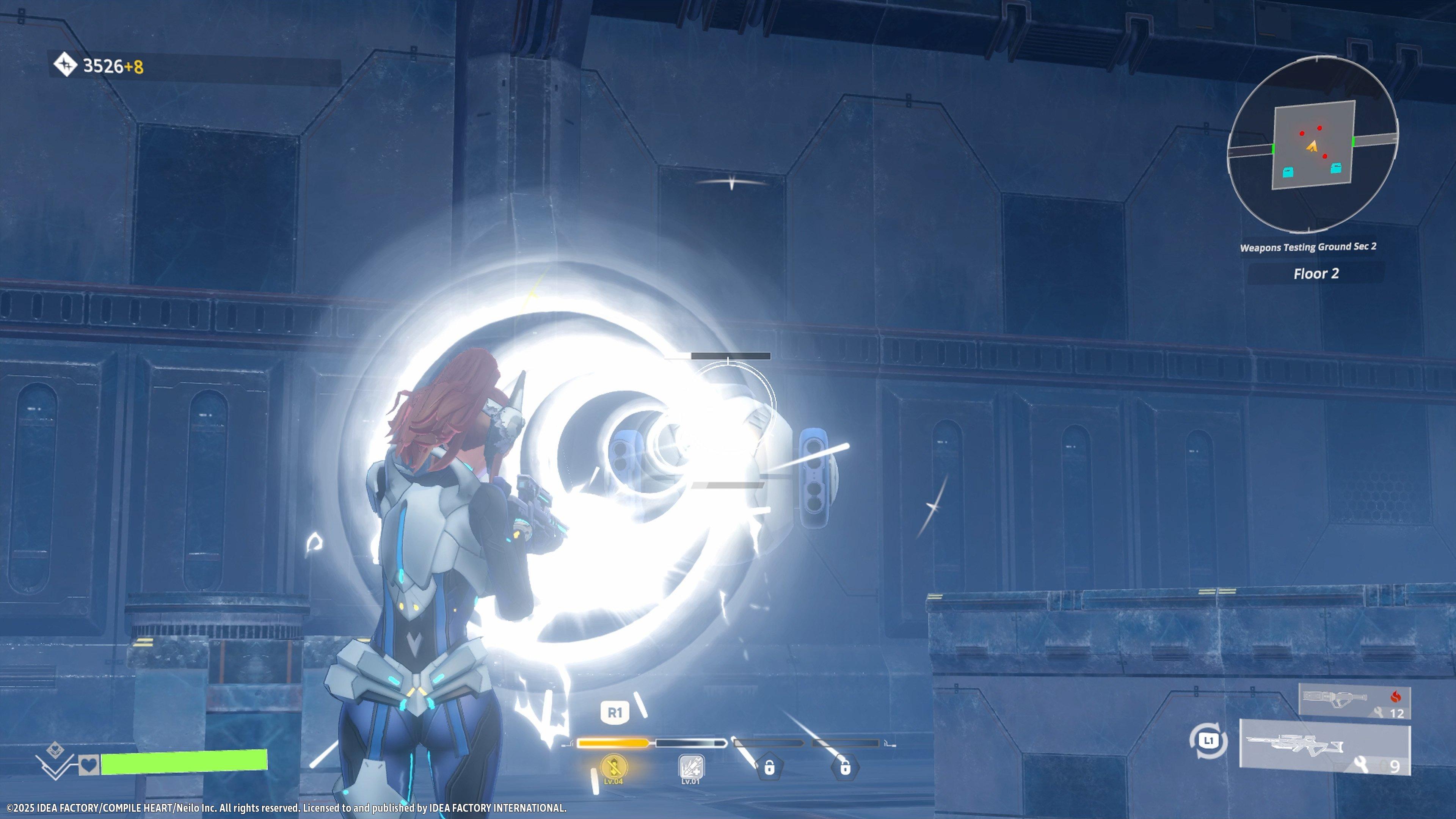Click the circular minimap
This screenshot has height=819, width=1456.
pyautogui.click(x=1312, y=145)
